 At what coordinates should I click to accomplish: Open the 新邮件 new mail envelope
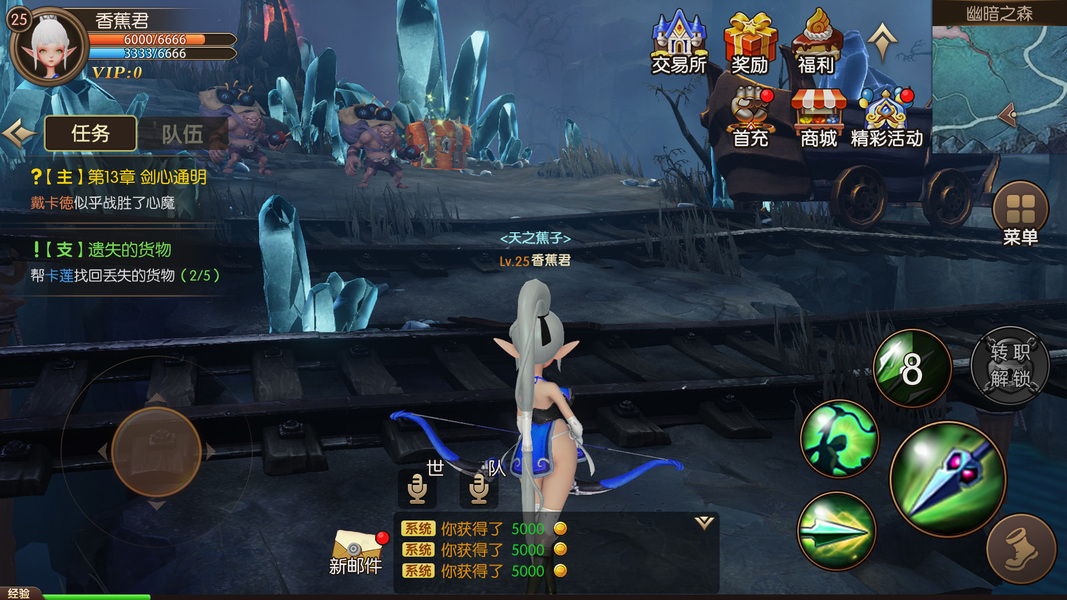click(356, 550)
